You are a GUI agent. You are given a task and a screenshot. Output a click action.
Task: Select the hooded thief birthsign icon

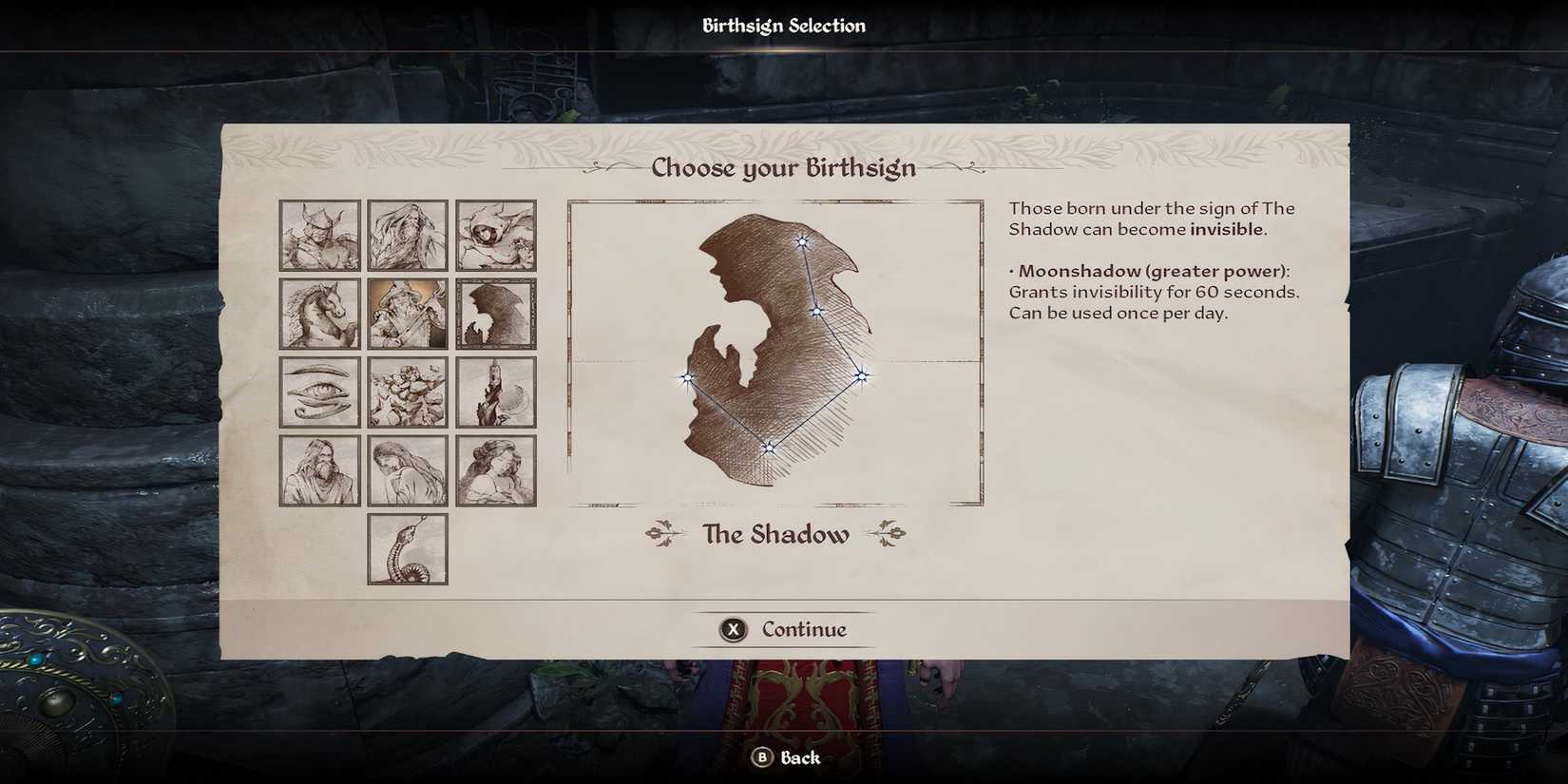click(495, 235)
